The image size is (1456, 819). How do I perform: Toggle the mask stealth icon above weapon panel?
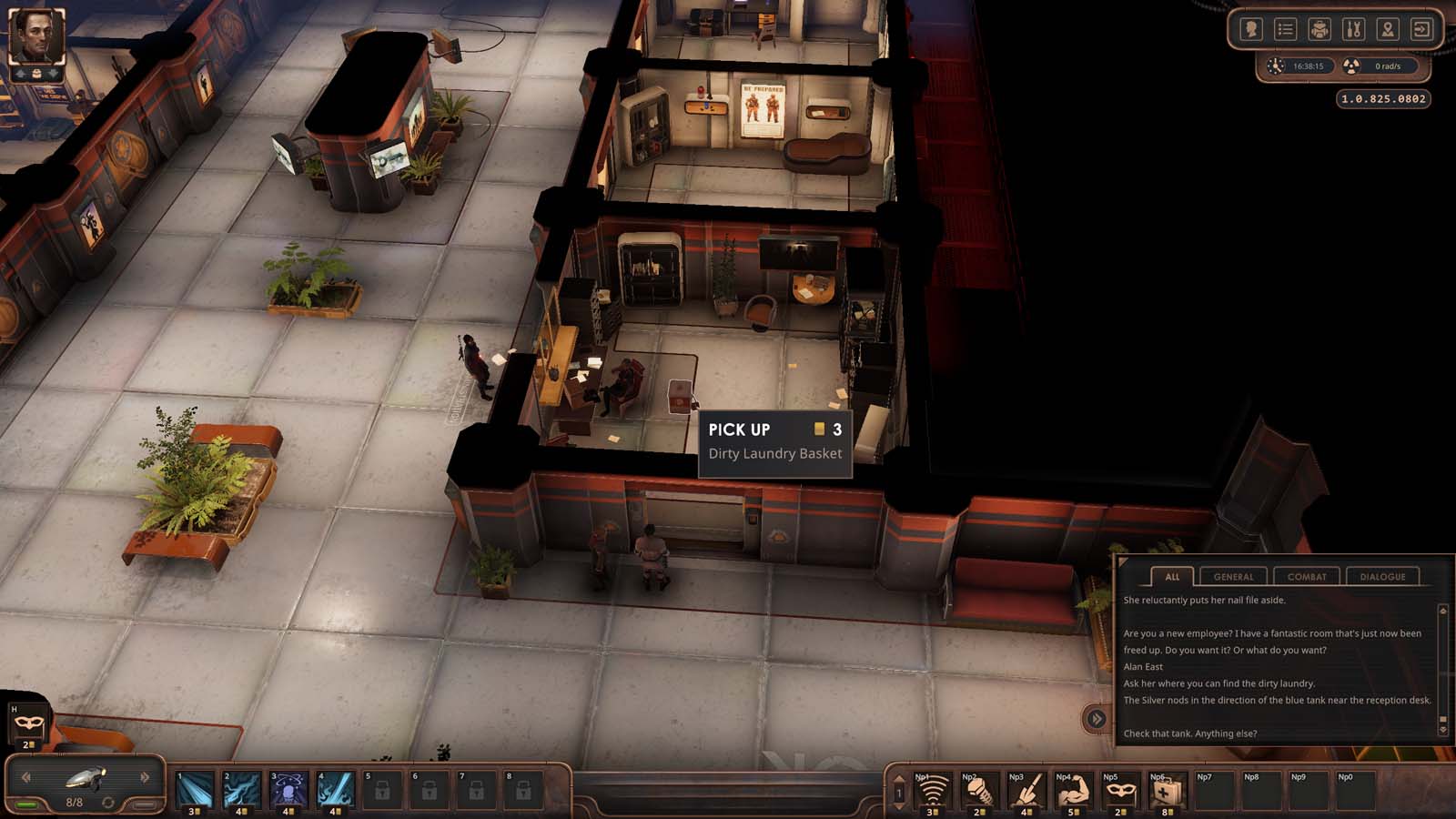tap(29, 724)
